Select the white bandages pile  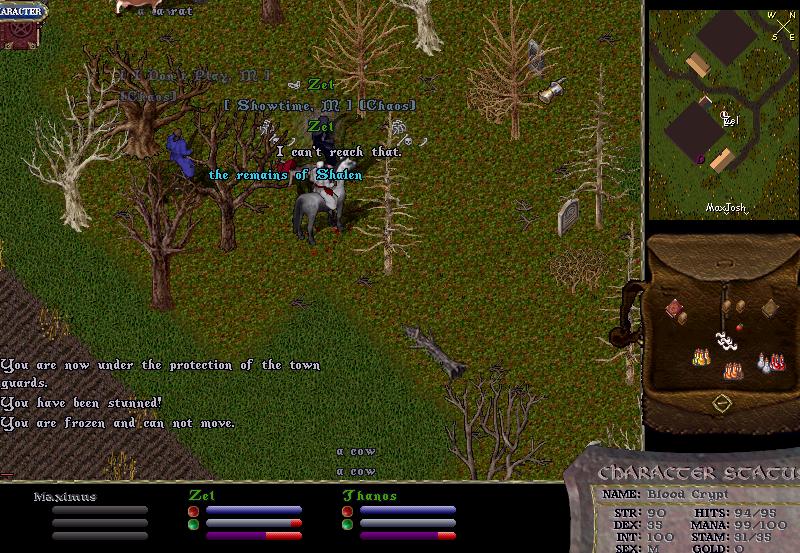(725, 340)
